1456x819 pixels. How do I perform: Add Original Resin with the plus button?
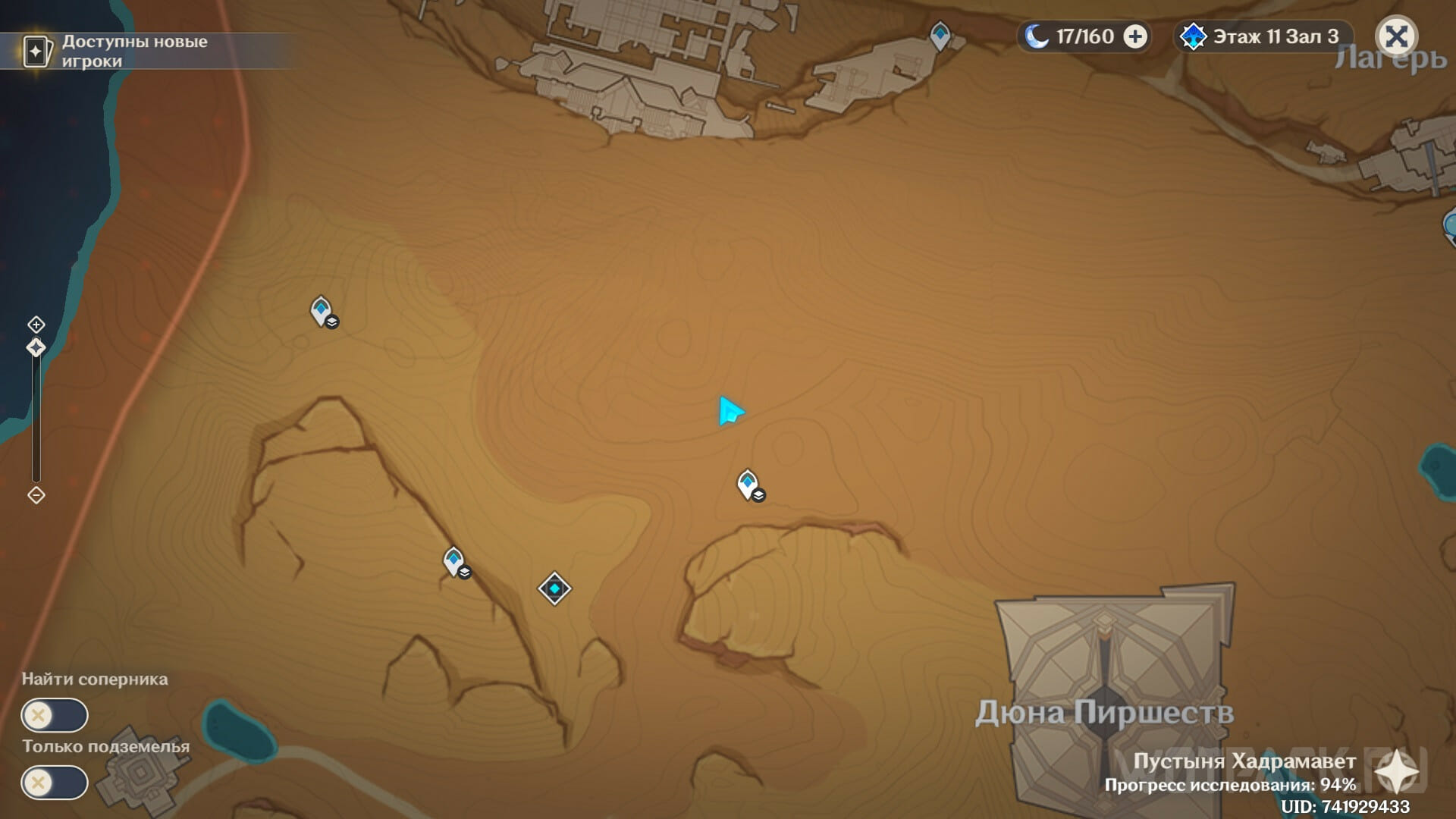[x=1135, y=36]
